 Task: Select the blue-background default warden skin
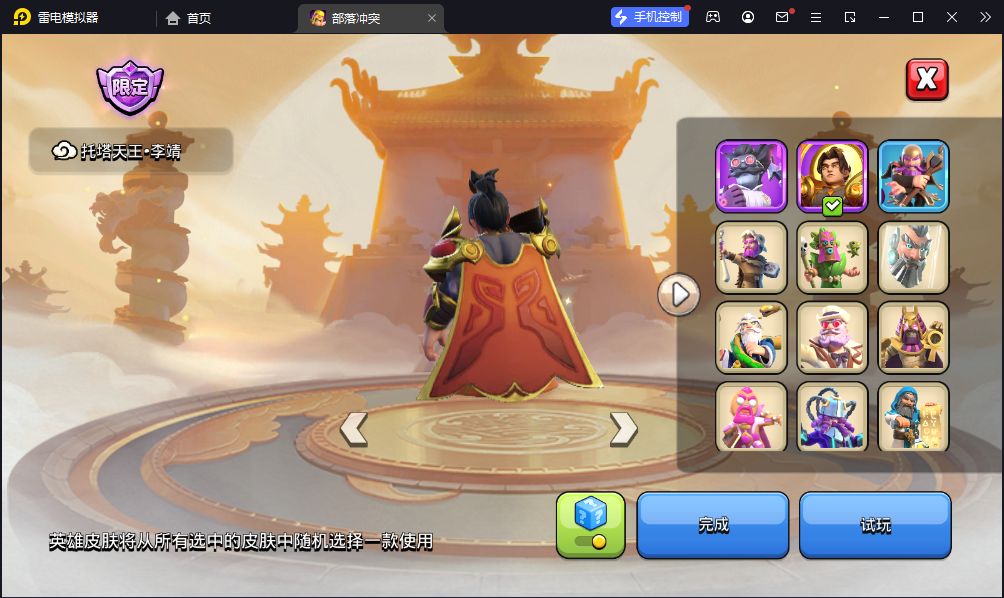click(913, 176)
